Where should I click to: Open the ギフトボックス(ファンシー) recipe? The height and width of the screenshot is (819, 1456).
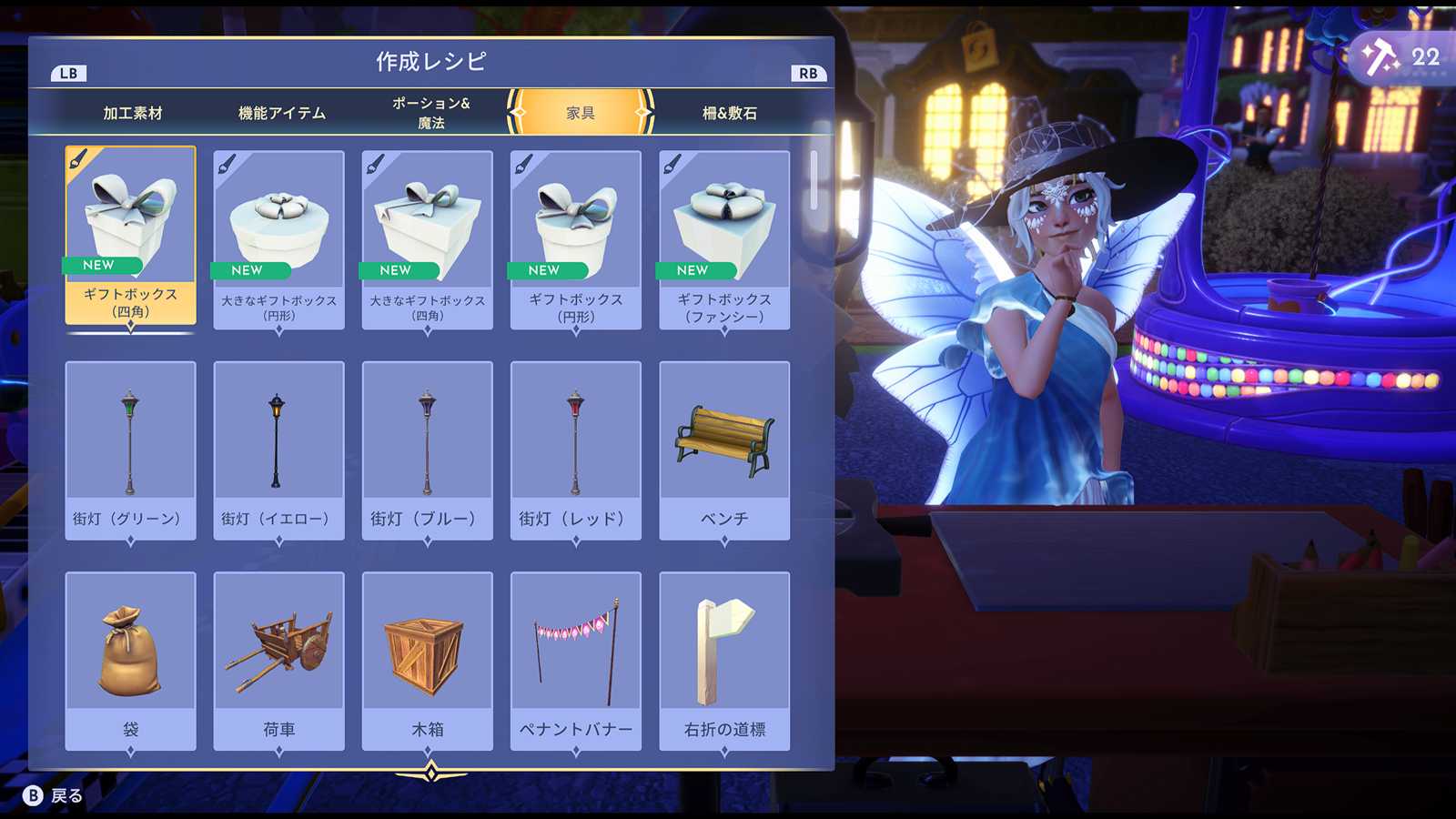[x=724, y=239]
